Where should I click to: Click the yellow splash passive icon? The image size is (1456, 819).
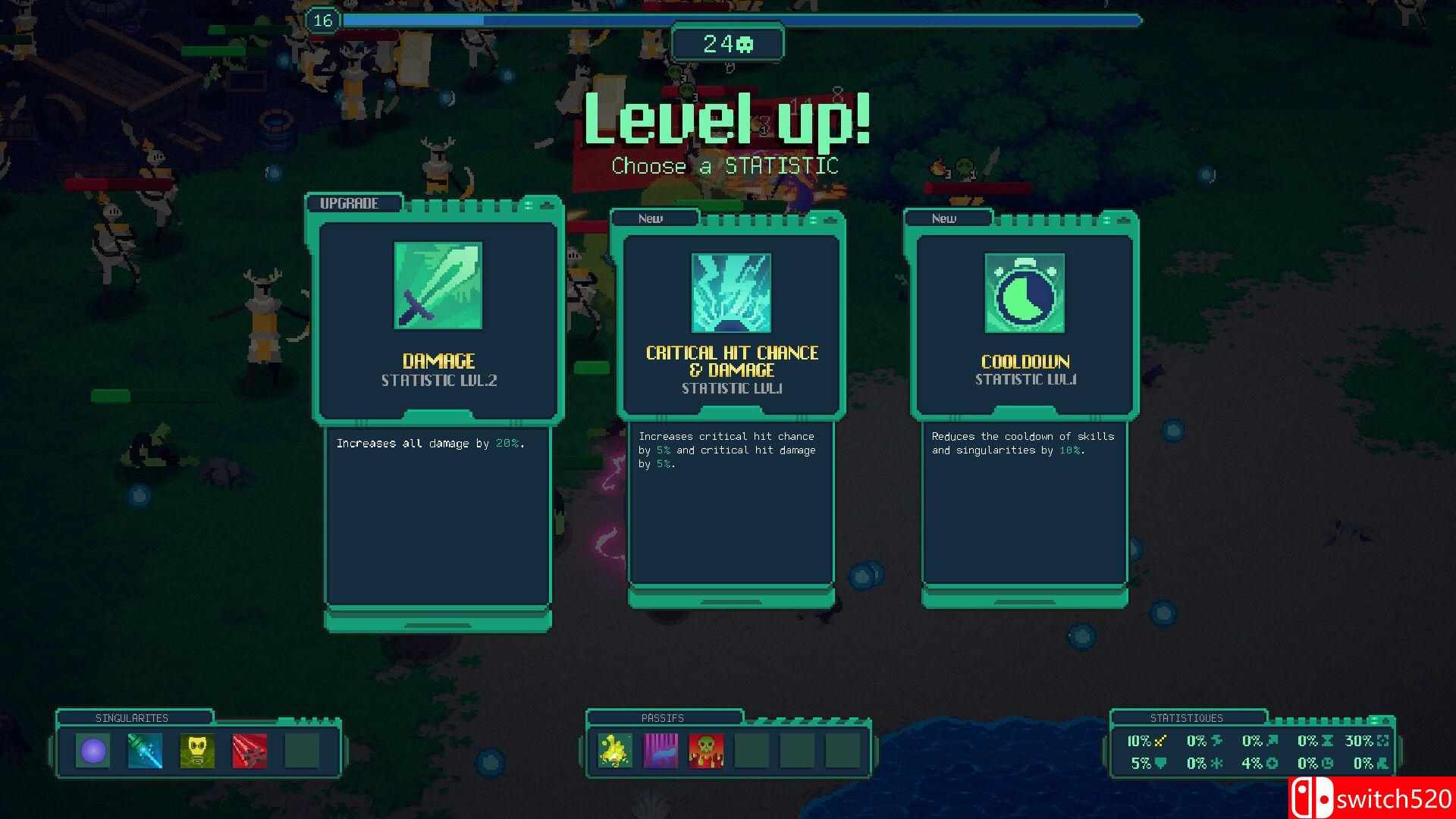(x=615, y=751)
